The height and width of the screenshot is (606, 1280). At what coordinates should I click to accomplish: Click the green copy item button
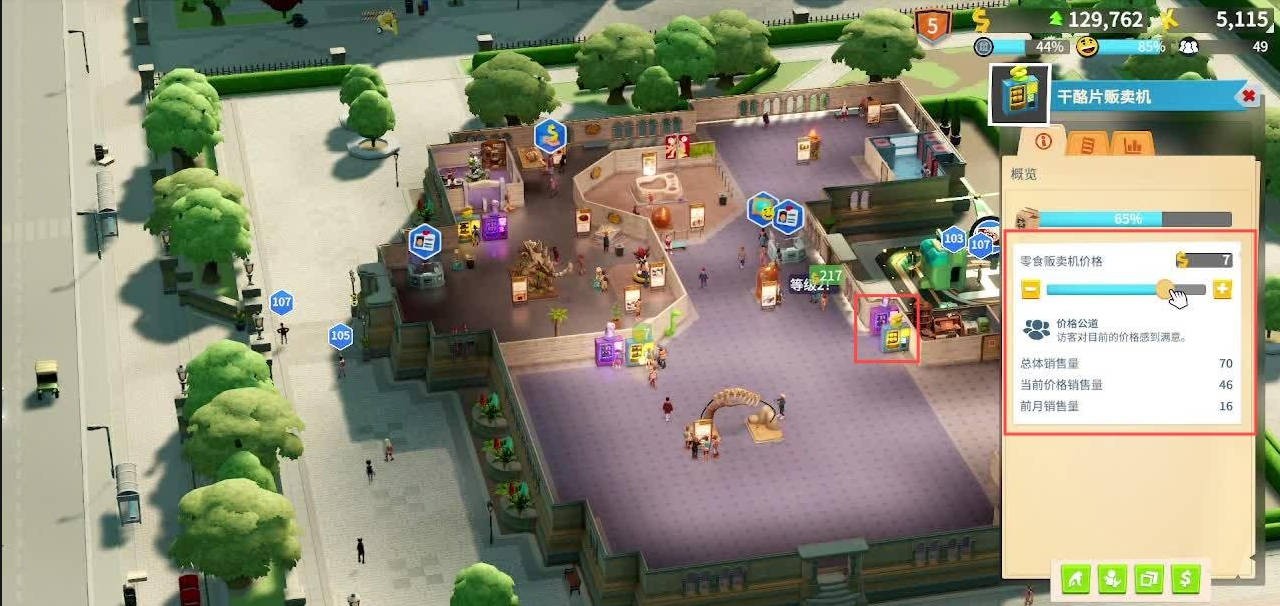click(x=1149, y=578)
